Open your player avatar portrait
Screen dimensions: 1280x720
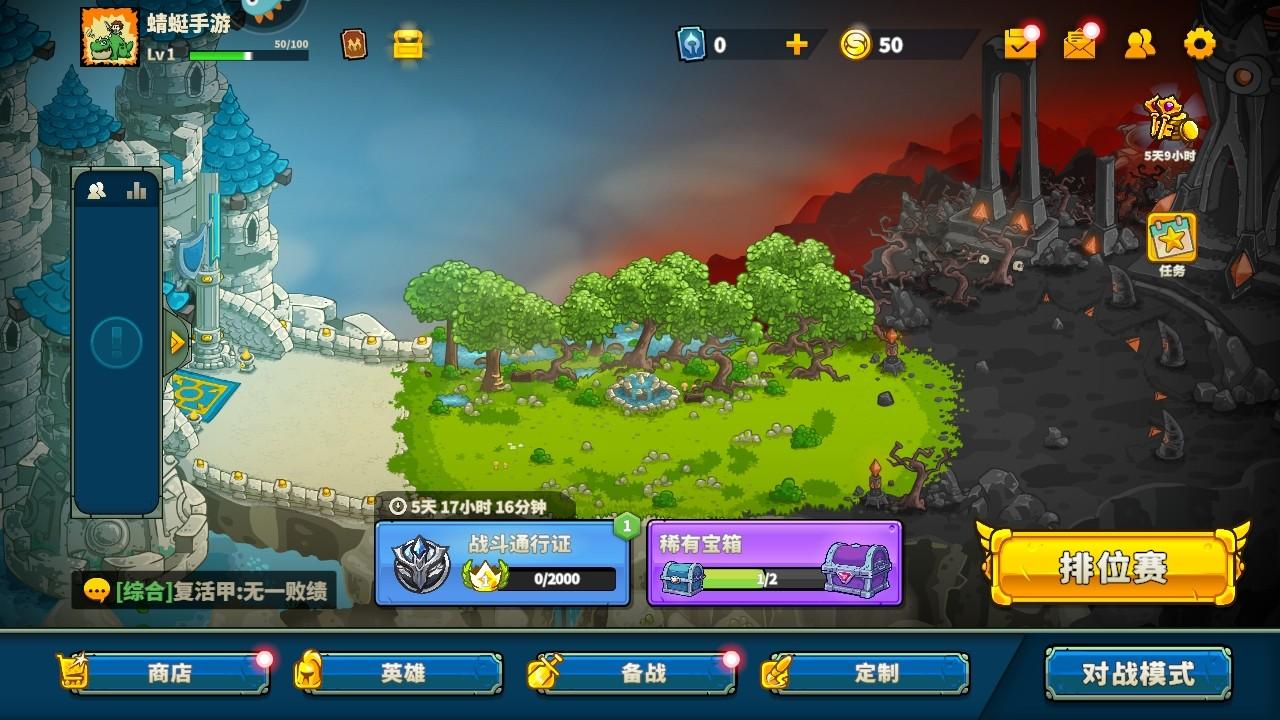coord(108,40)
